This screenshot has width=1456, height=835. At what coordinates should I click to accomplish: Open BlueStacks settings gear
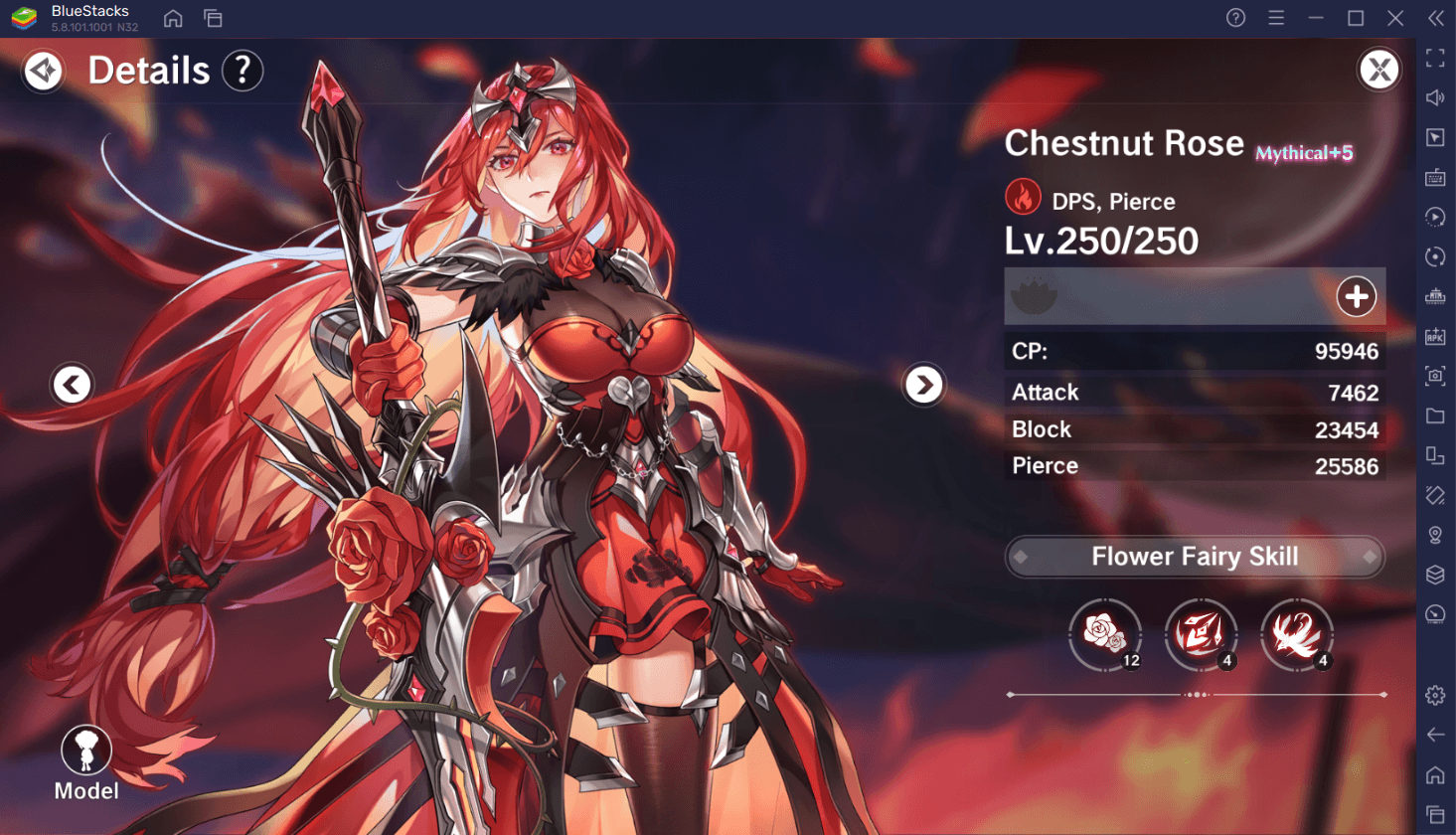(x=1435, y=695)
